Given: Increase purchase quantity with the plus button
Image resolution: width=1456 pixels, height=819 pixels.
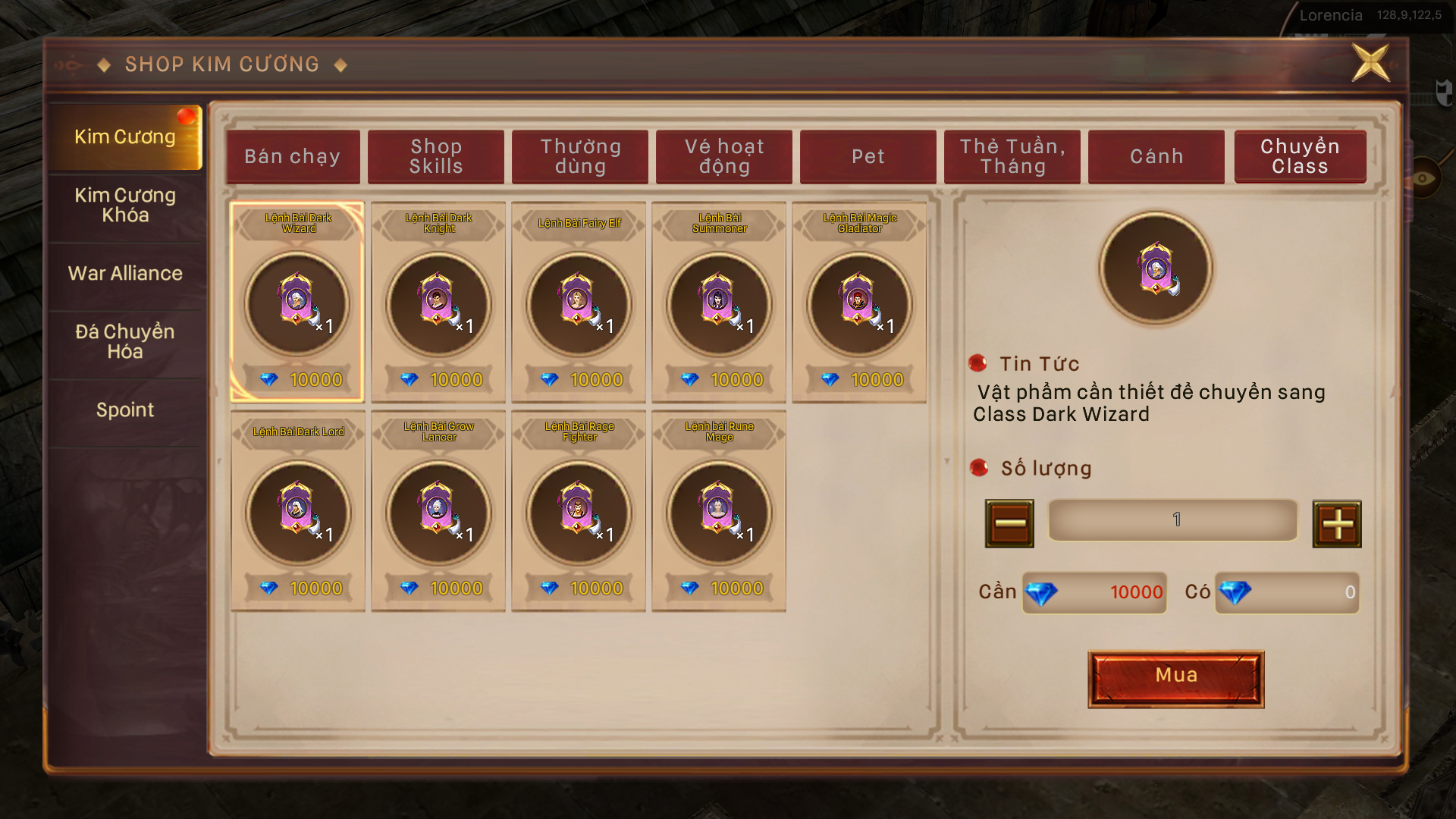Looking at the screenshot, I should pos(1337,524).
